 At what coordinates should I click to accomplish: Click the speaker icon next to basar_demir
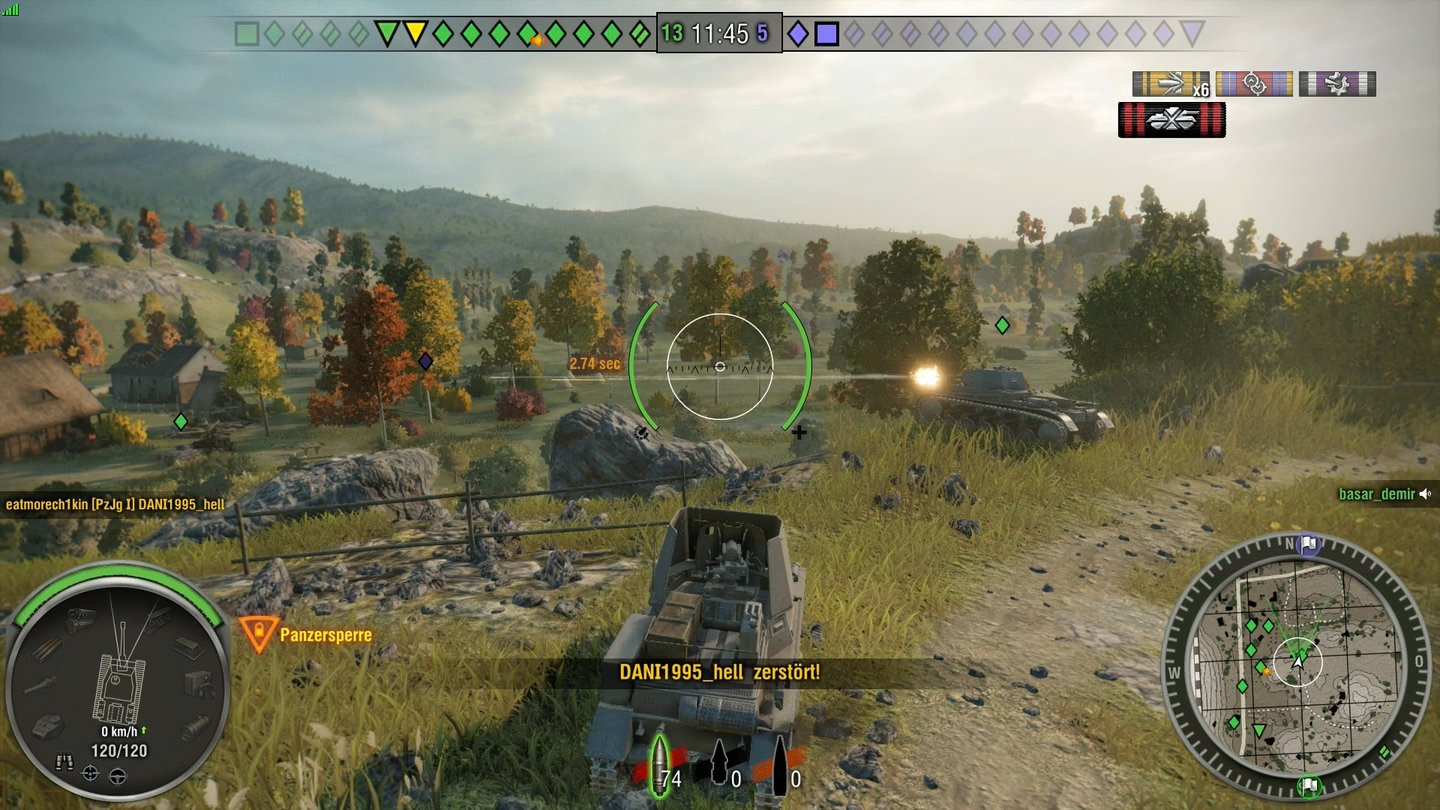tap(1426, 492)
